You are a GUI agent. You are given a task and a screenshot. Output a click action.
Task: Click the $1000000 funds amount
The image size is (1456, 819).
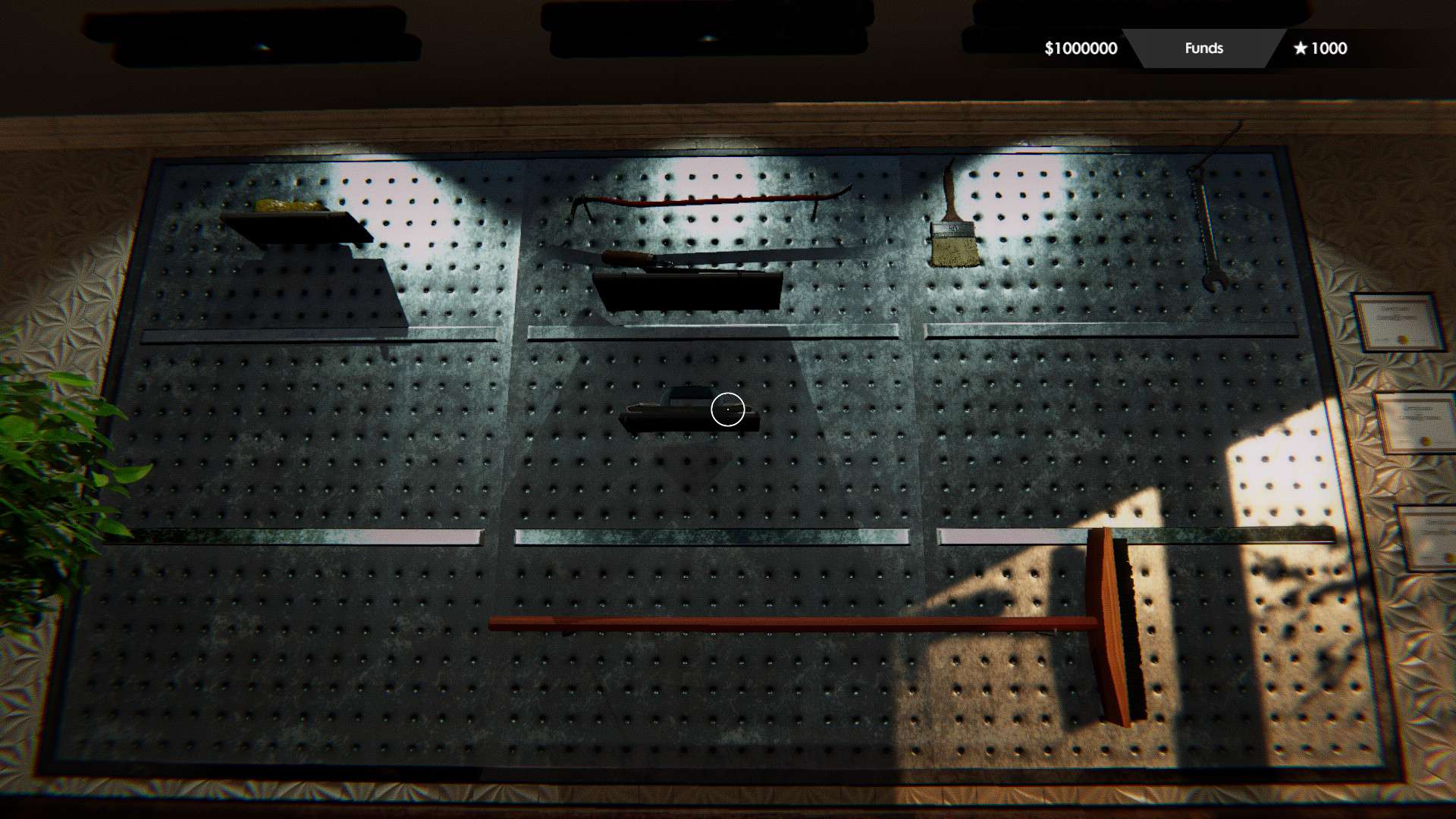coord(1080,49)
